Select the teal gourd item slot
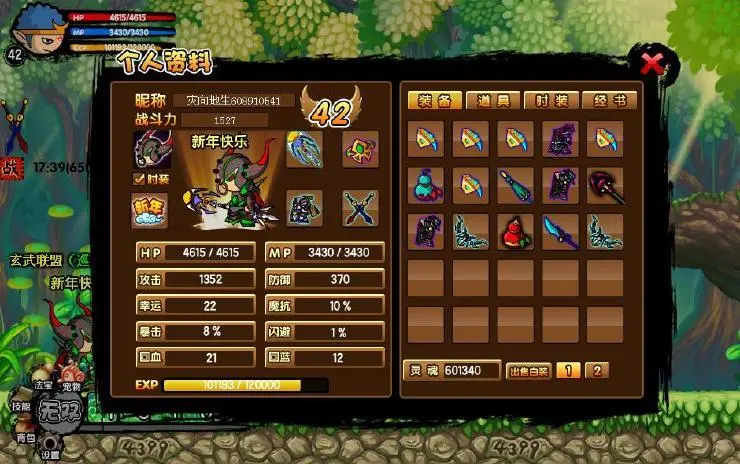The height and width of the screenshot is (464, 740). [x=427, y=185]
